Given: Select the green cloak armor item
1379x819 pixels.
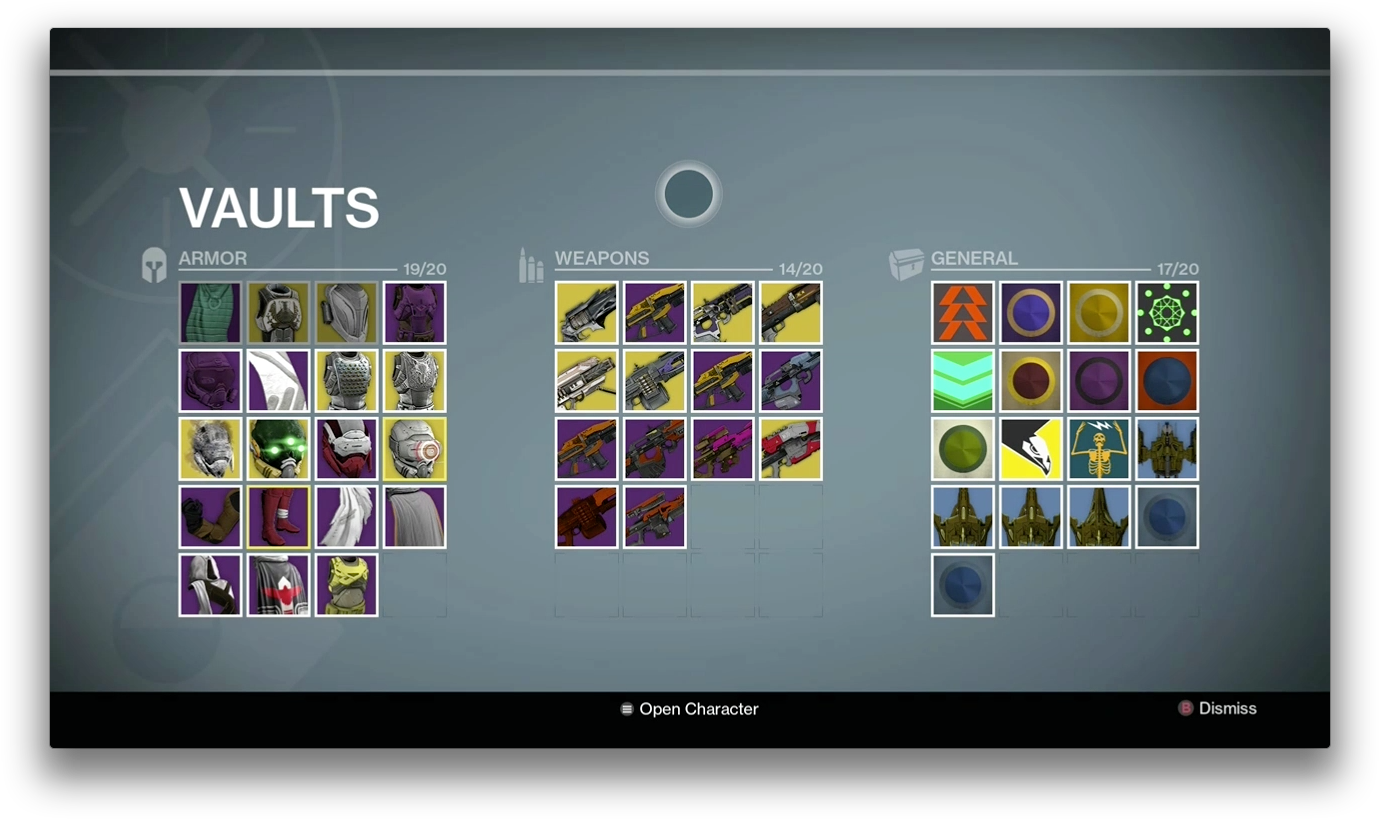Looking at the screenshot, I should (x=210, y=313).
